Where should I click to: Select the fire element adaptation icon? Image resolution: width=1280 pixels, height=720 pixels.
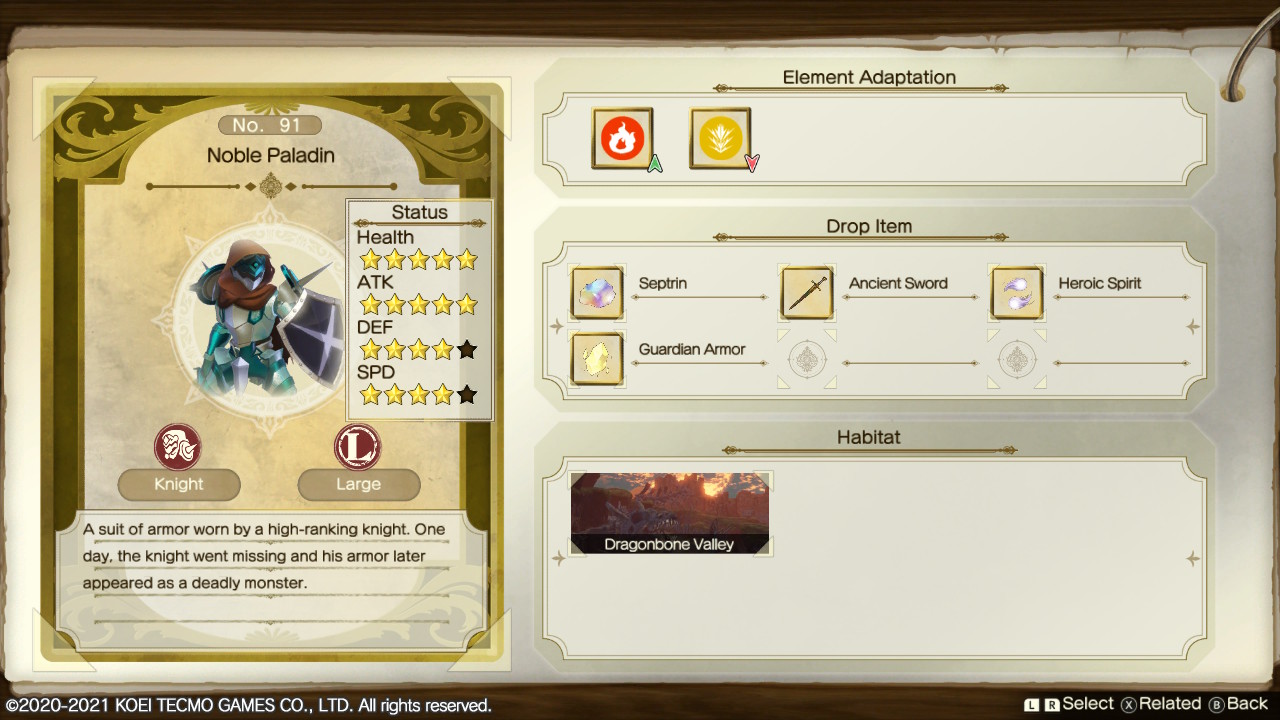pyautogui.click(x=623, y=138)
